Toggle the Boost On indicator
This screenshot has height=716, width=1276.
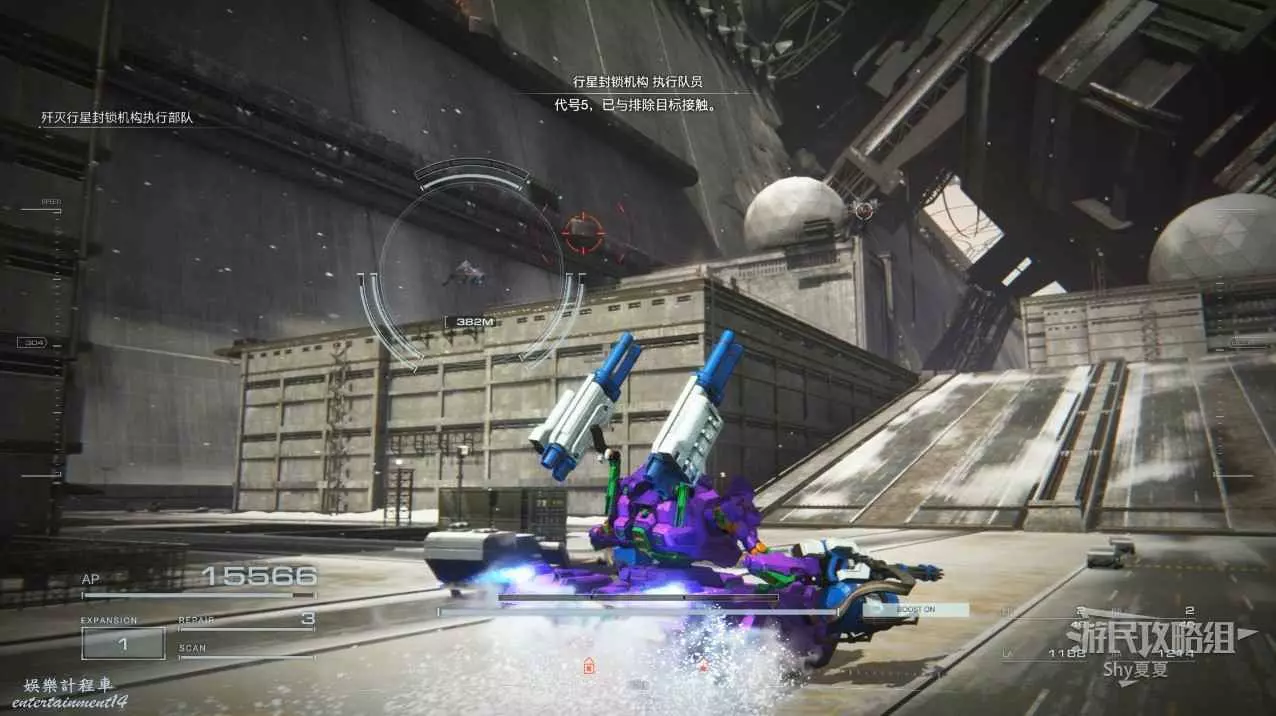(x=916, y=609)
